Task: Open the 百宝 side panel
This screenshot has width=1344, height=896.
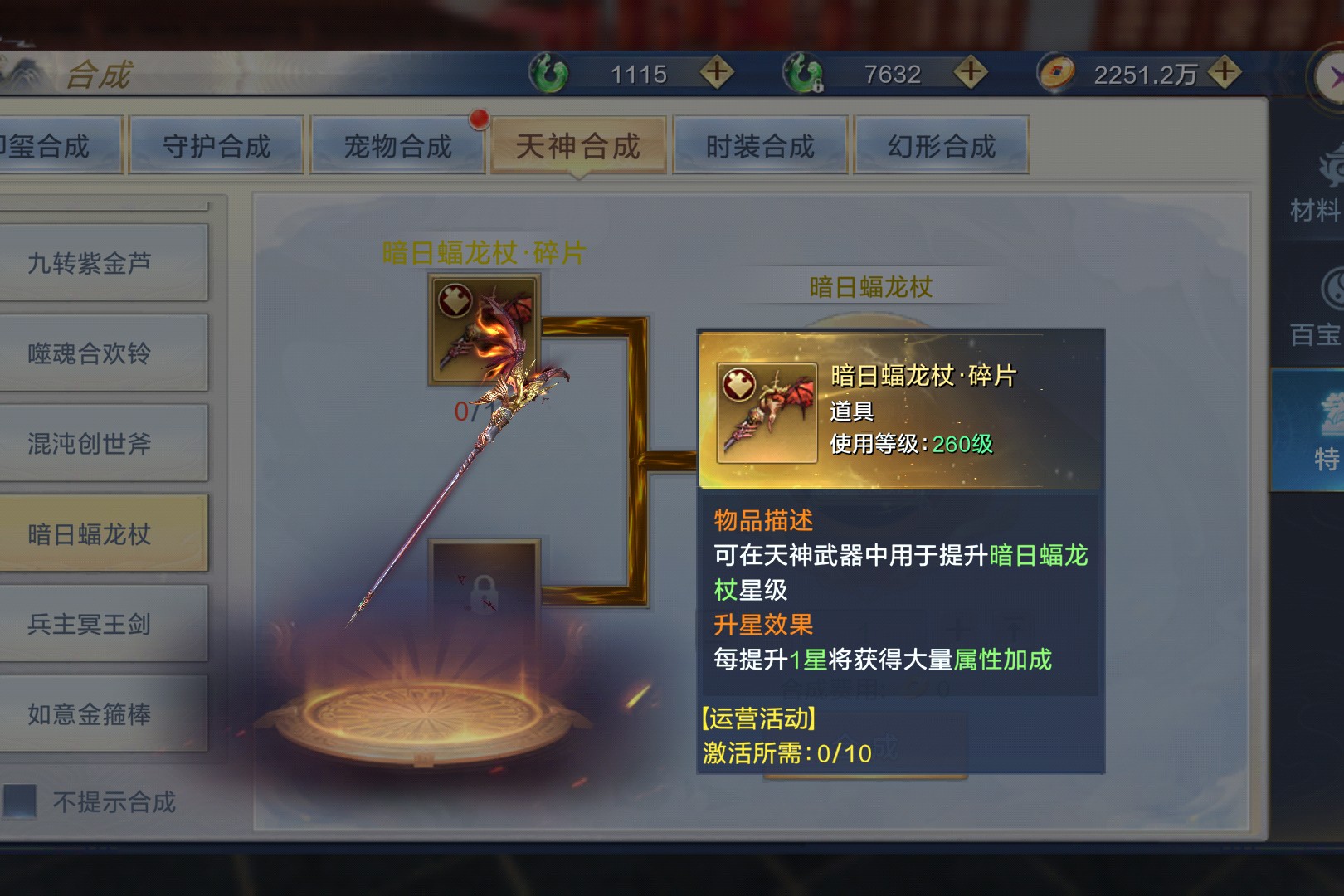Action: tap(1315, 311)
